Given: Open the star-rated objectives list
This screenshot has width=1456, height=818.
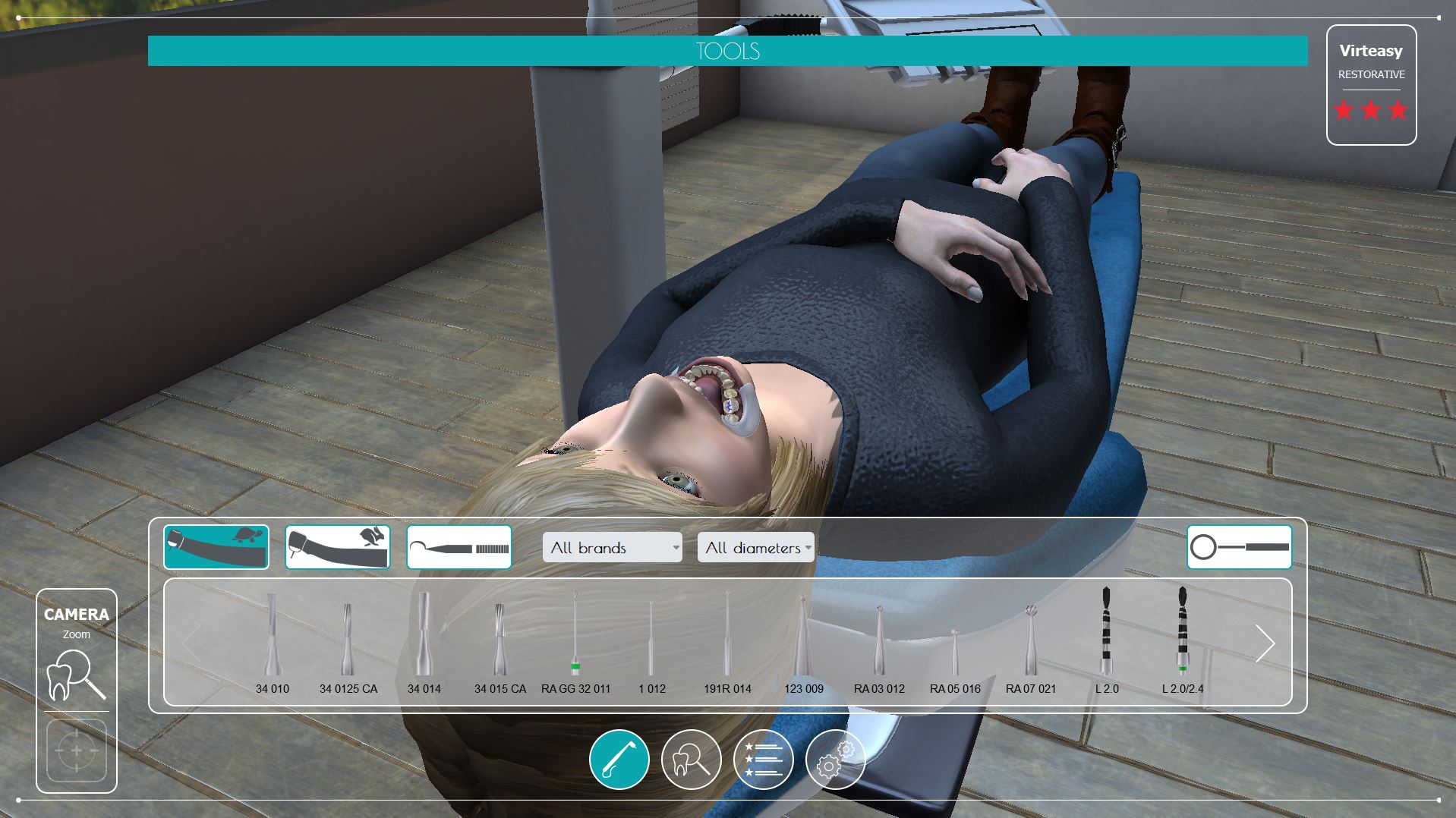Looking at the screenshot, I should pyautogui.click(x=763, y=759).
